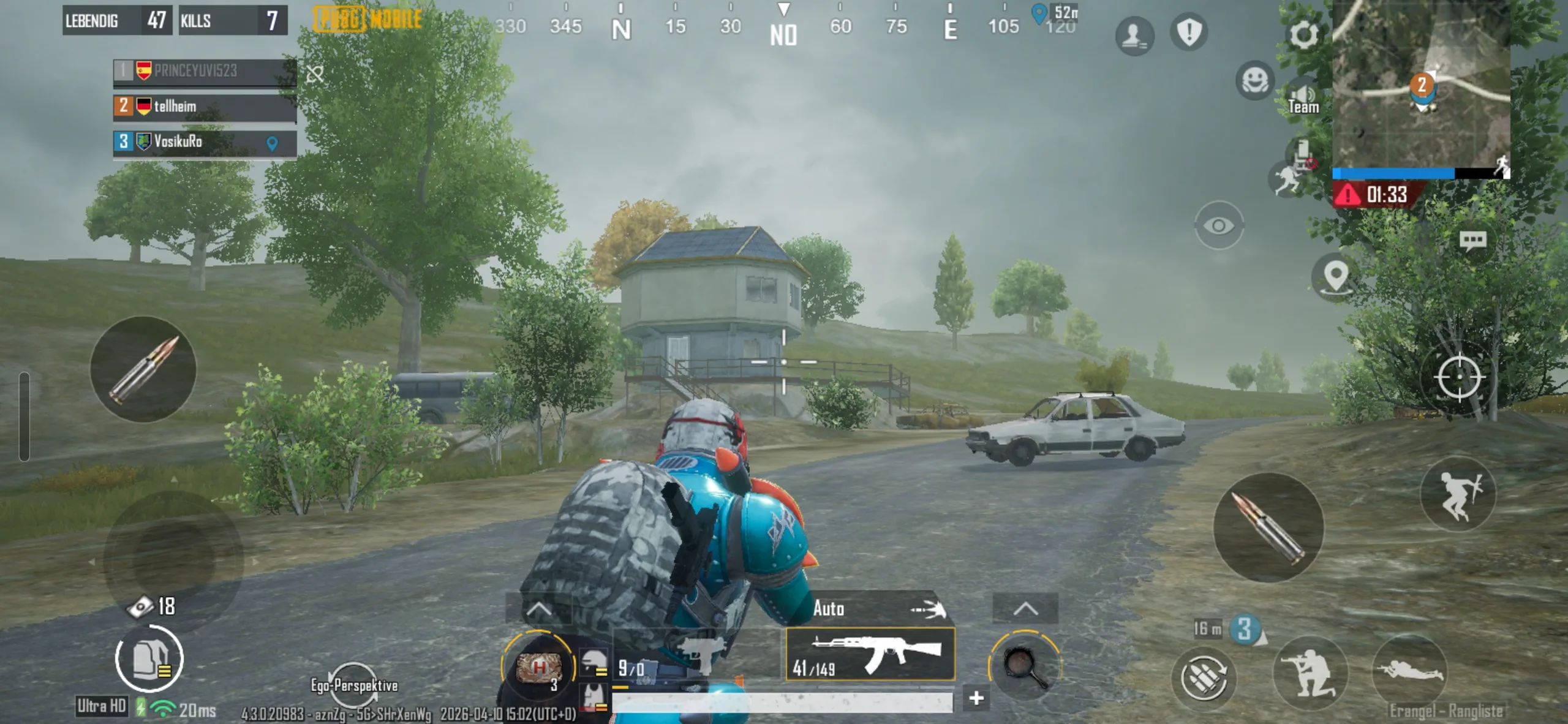Viewport: 1568px width, 724px height.
Task: Reload the weapon with the bullets button
Action: pos(1203,677)
